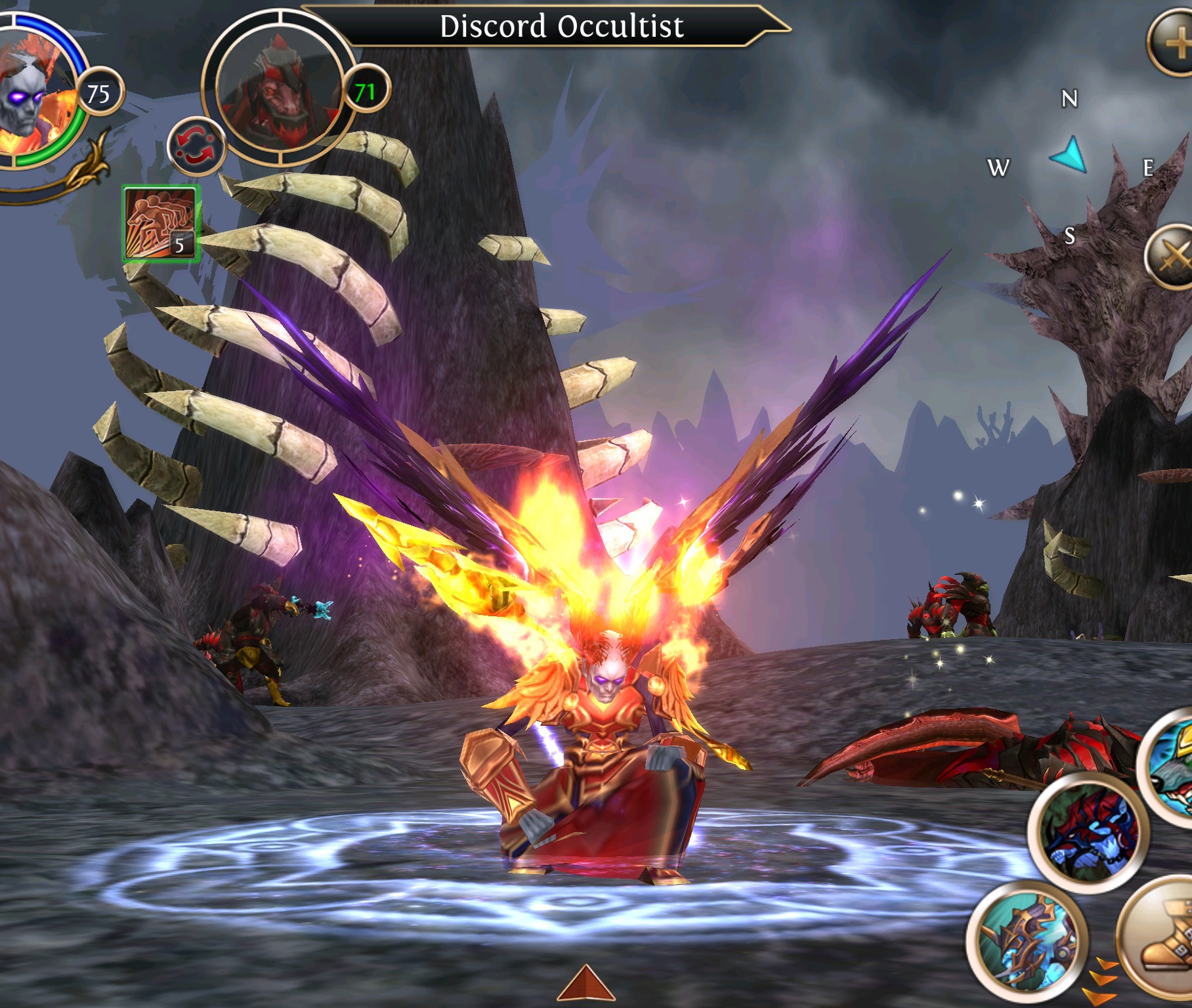Click the compass minimap arrow
The height and width of the screenshot is (1008, 1192).
coord(1070,156)
